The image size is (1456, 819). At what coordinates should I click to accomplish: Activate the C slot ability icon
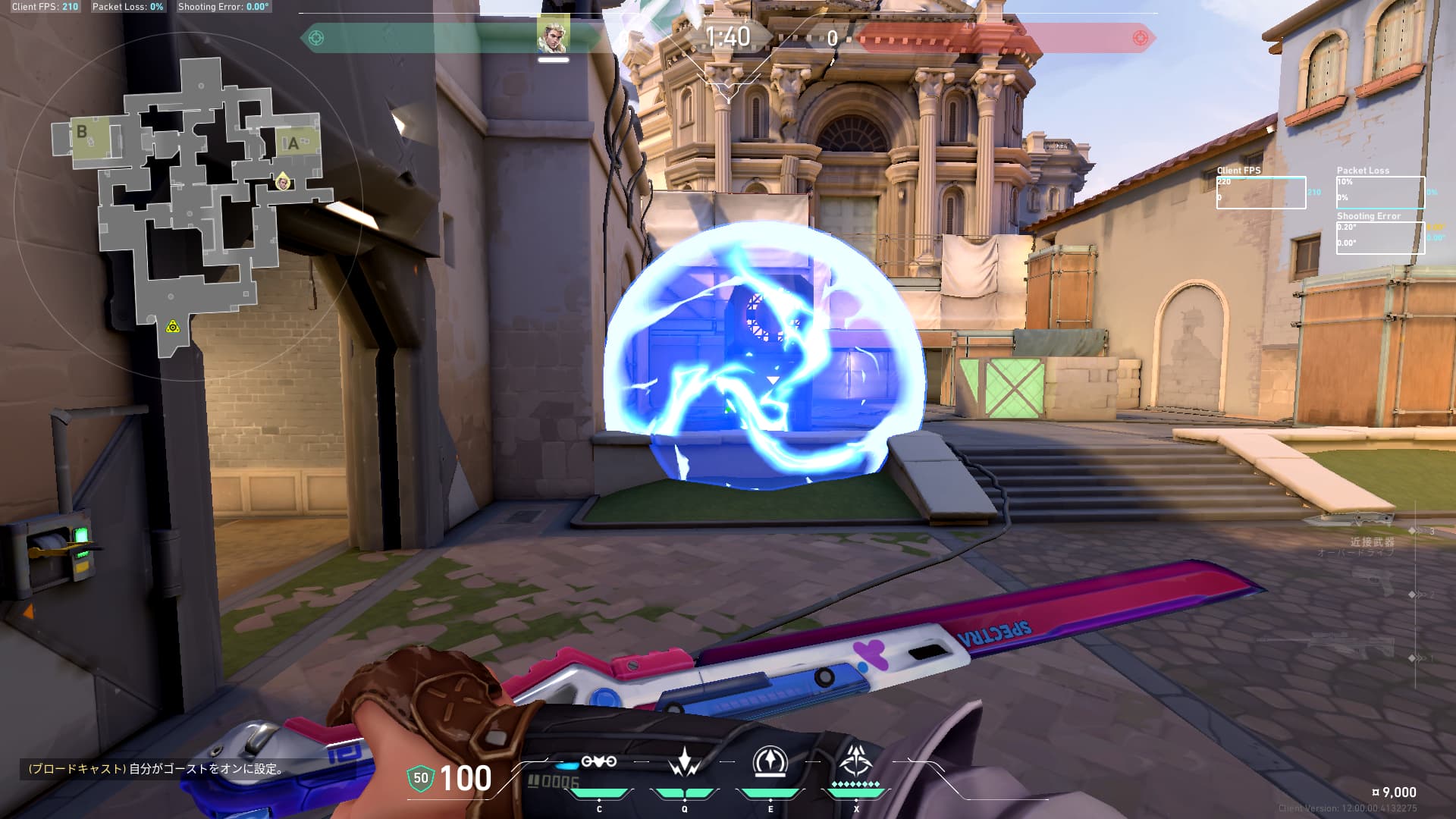pos(598,761)
